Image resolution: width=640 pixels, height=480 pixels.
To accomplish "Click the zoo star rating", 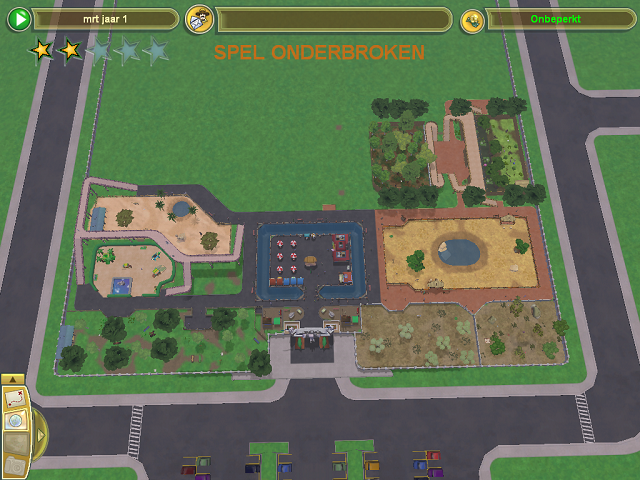I will 98,50.
